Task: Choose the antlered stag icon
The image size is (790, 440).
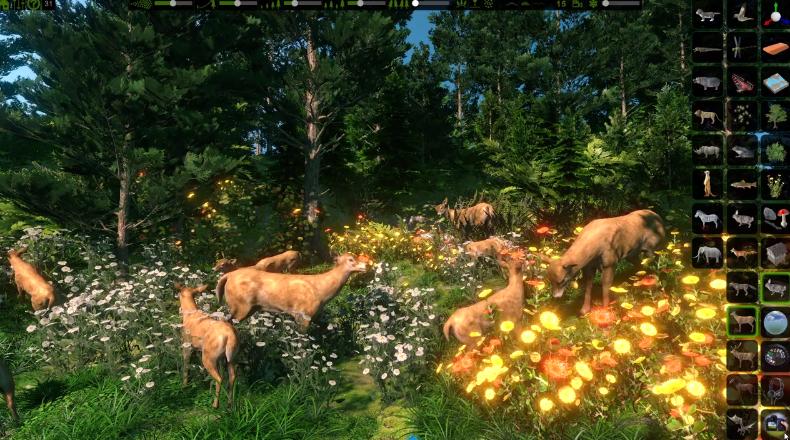Action: point(742,356)
